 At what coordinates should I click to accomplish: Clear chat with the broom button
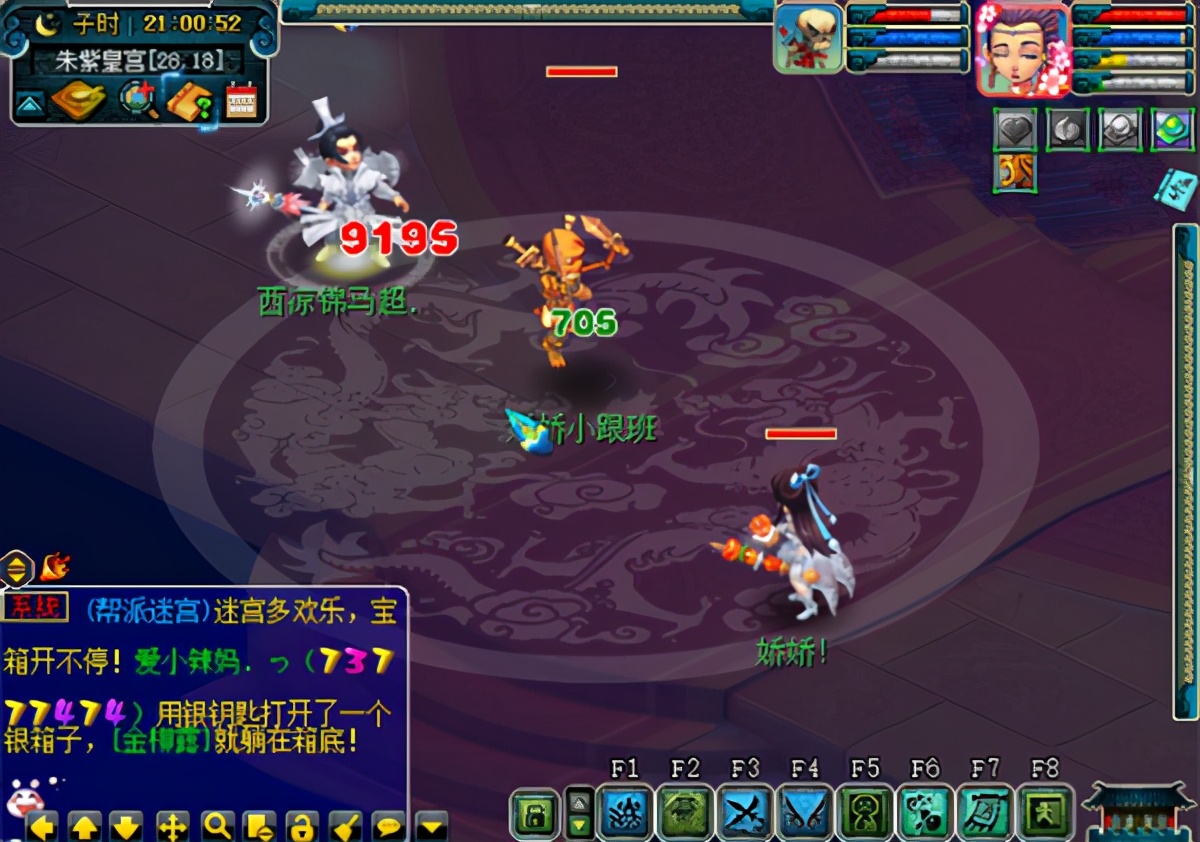point(346,826)
